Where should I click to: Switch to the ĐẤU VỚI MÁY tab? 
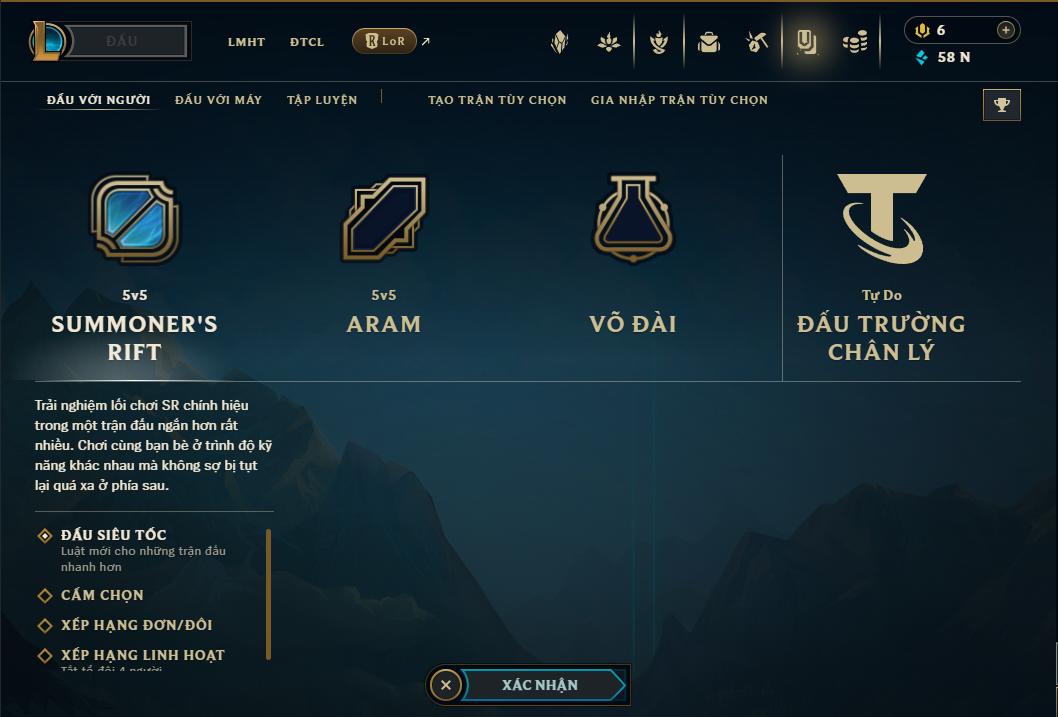click(x=218, y=100)
